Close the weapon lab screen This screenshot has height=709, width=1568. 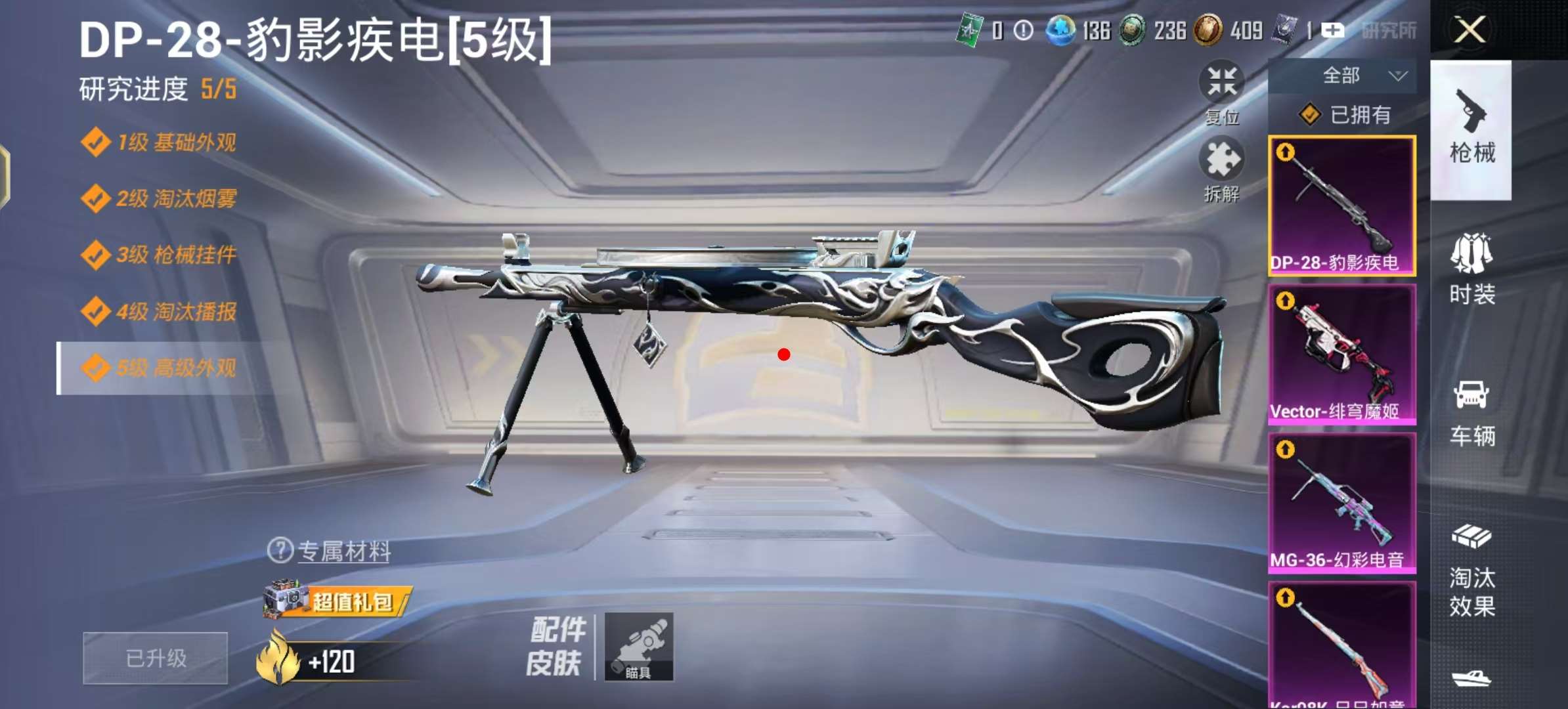pyautogui.click(x=1470, y=30)
